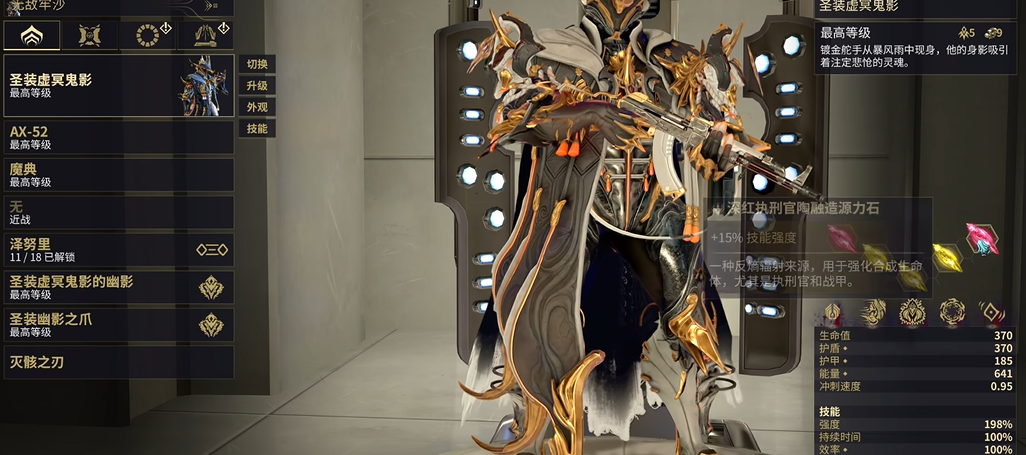Select the 圣装虚冥鬼影的幽影 slot
Screen dimensions: 1026x455
[x=118, y=288]
